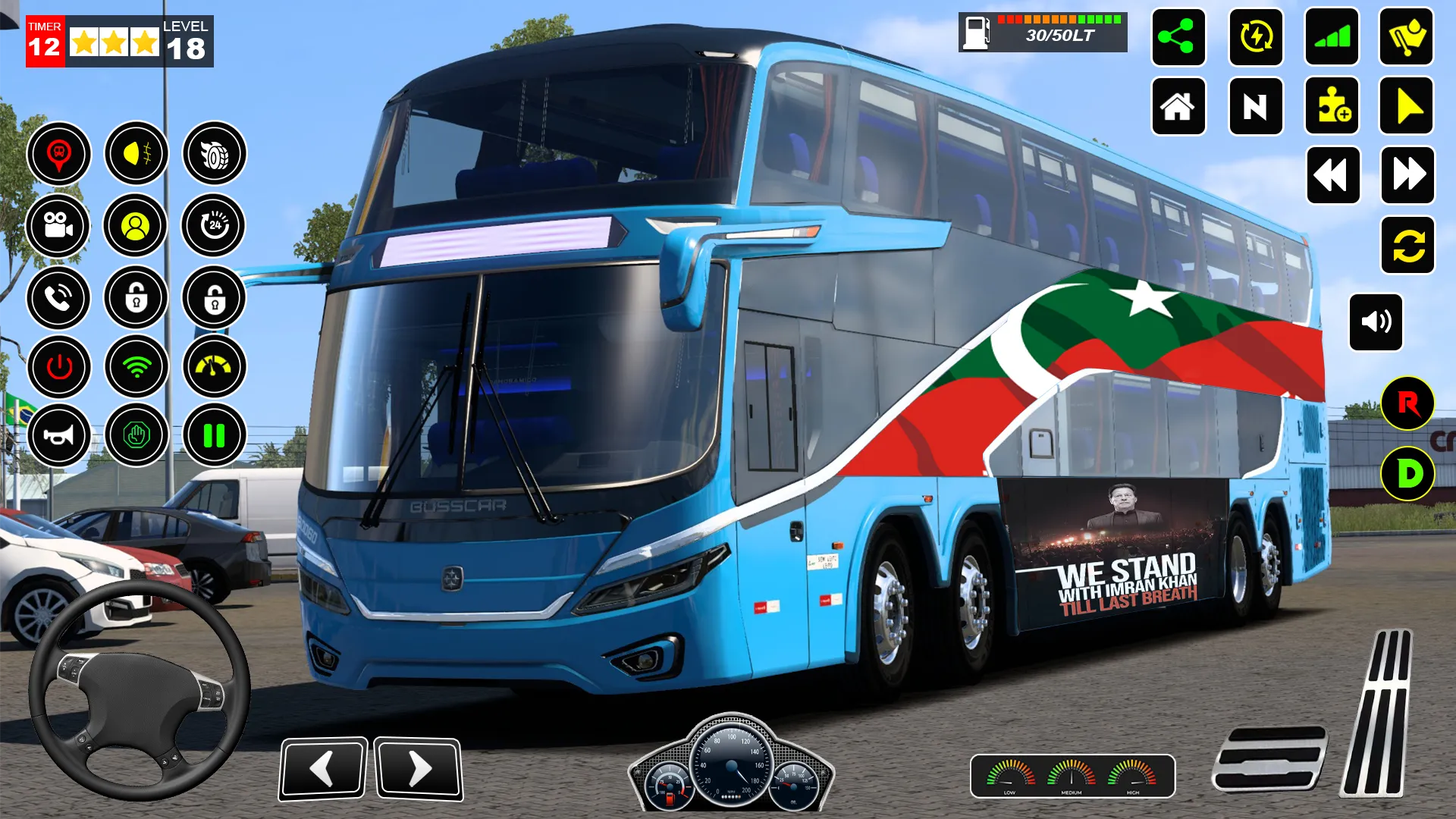Tap the brake pedal
Image resolution: width=1456 pixels, height=819 pixels.
point(1269,758)
